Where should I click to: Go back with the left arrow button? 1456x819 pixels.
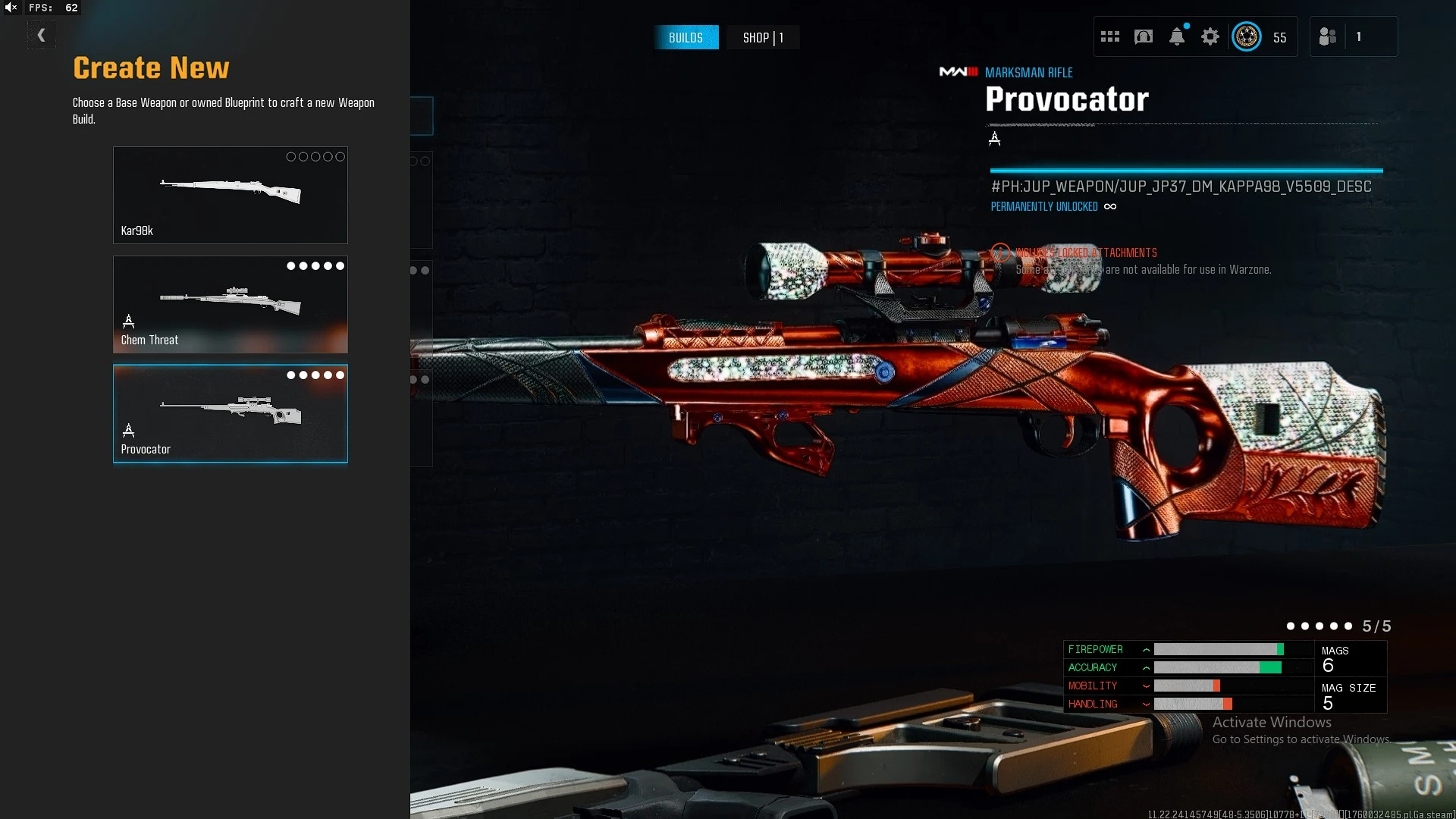coord(41,35)
